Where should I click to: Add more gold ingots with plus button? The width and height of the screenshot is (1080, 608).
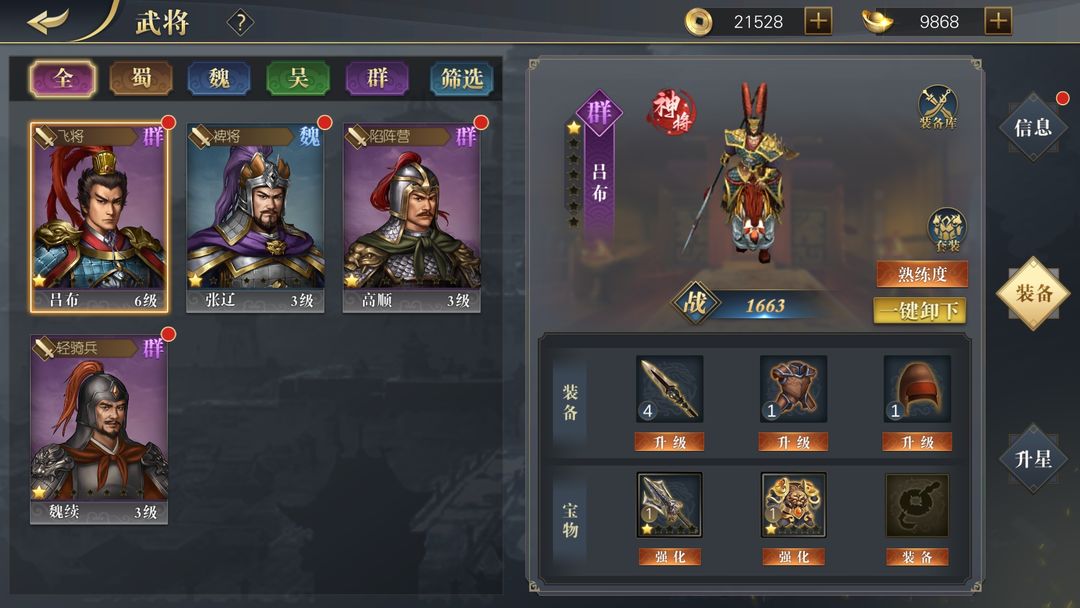[998, 21]
